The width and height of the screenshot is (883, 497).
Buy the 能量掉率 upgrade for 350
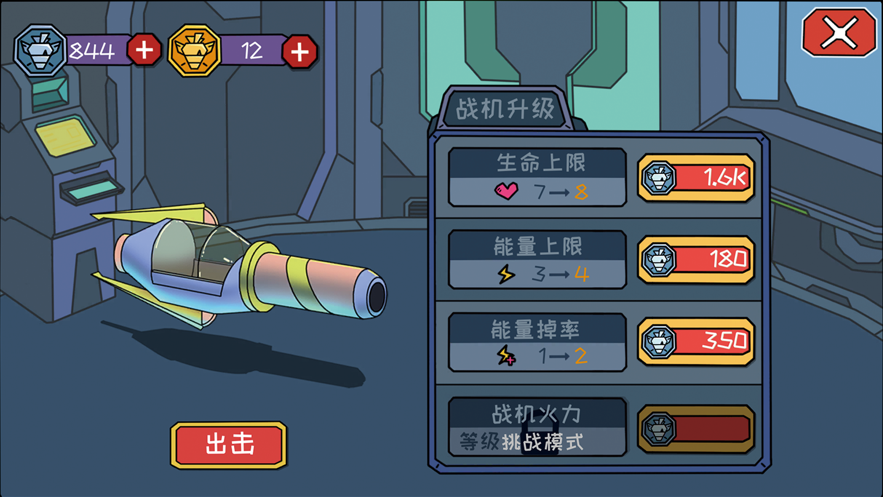point(696,341)
